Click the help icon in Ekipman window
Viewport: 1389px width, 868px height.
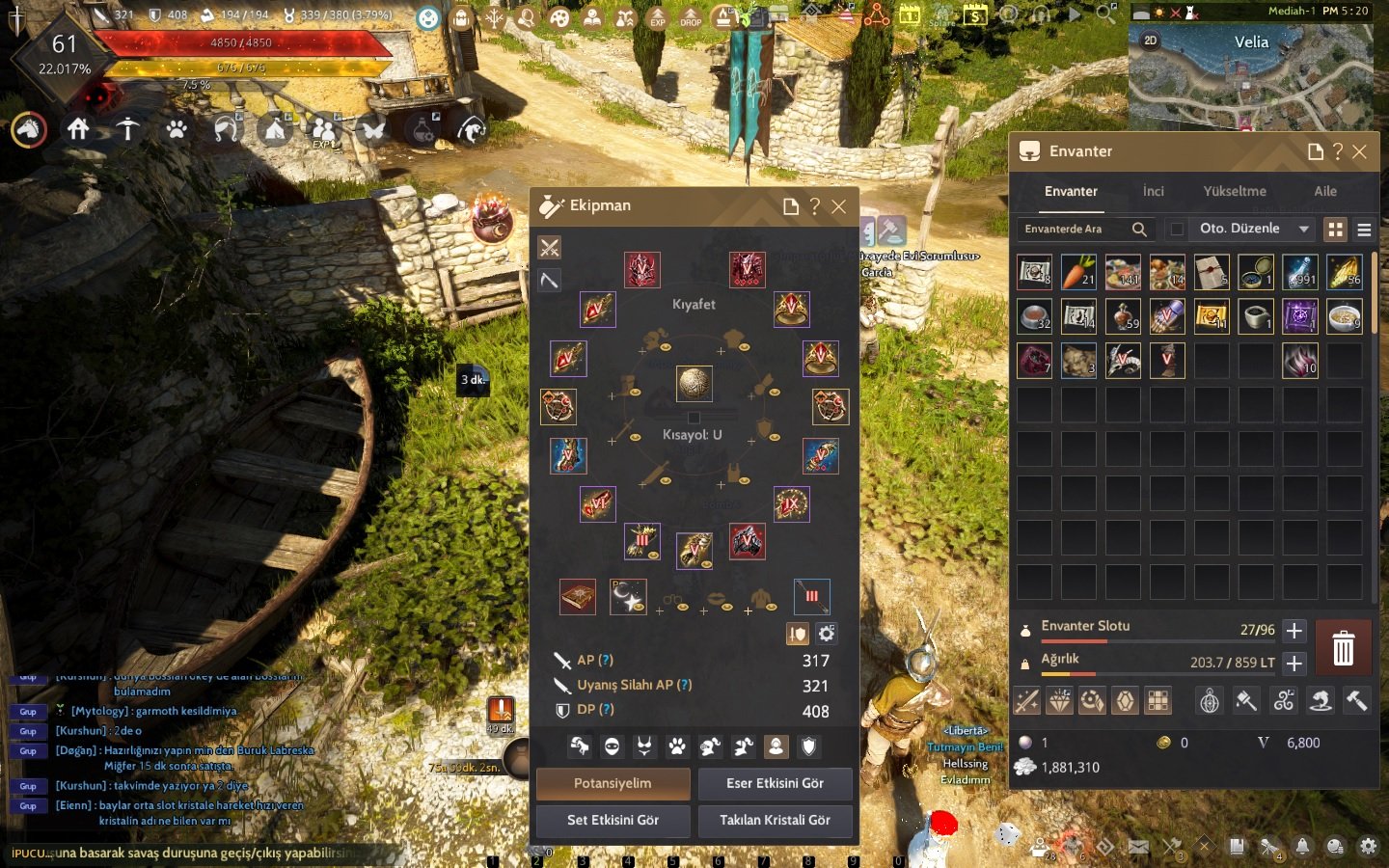tap(814, 206)
